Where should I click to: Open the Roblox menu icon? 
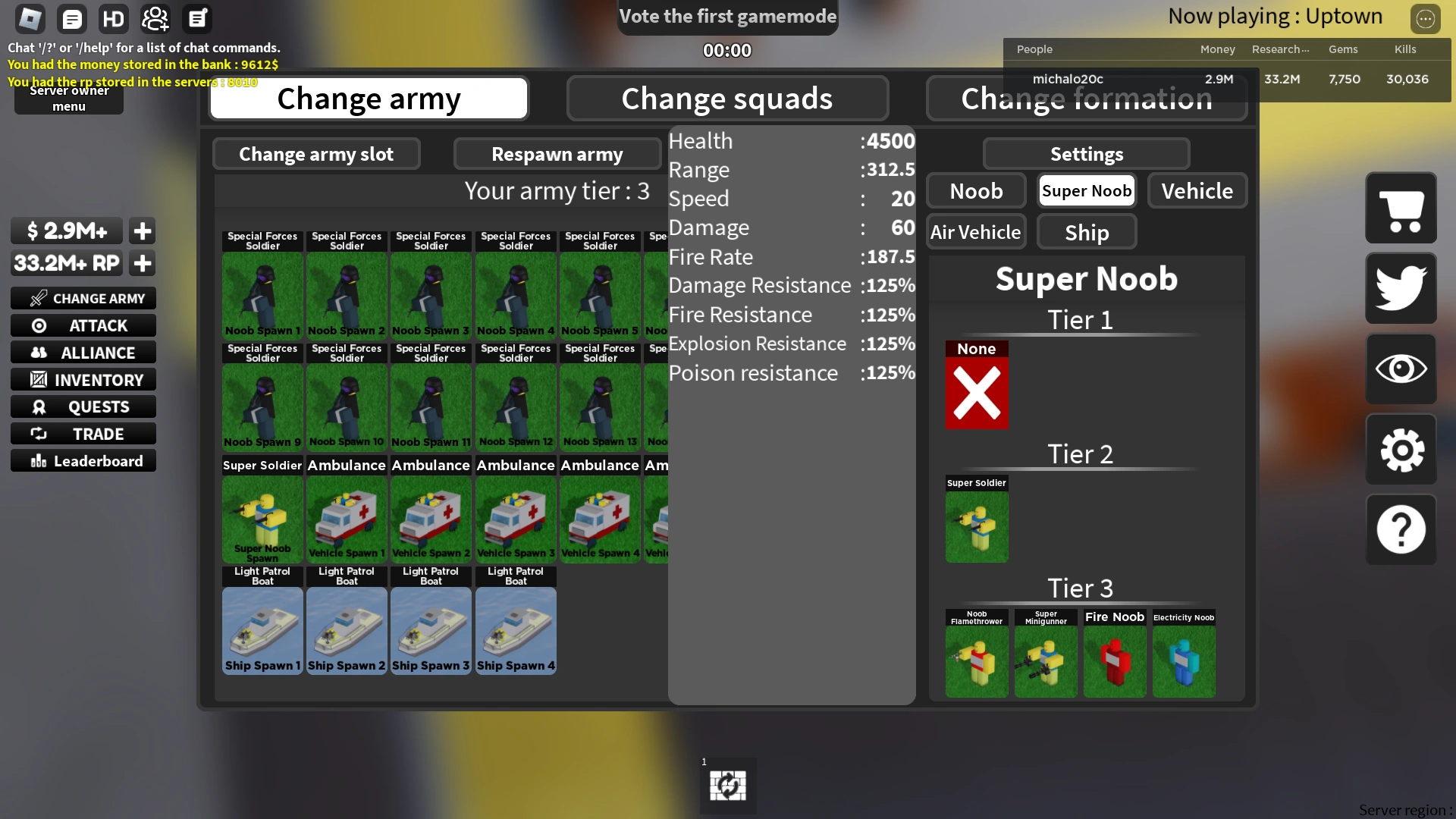click(30, 18)
